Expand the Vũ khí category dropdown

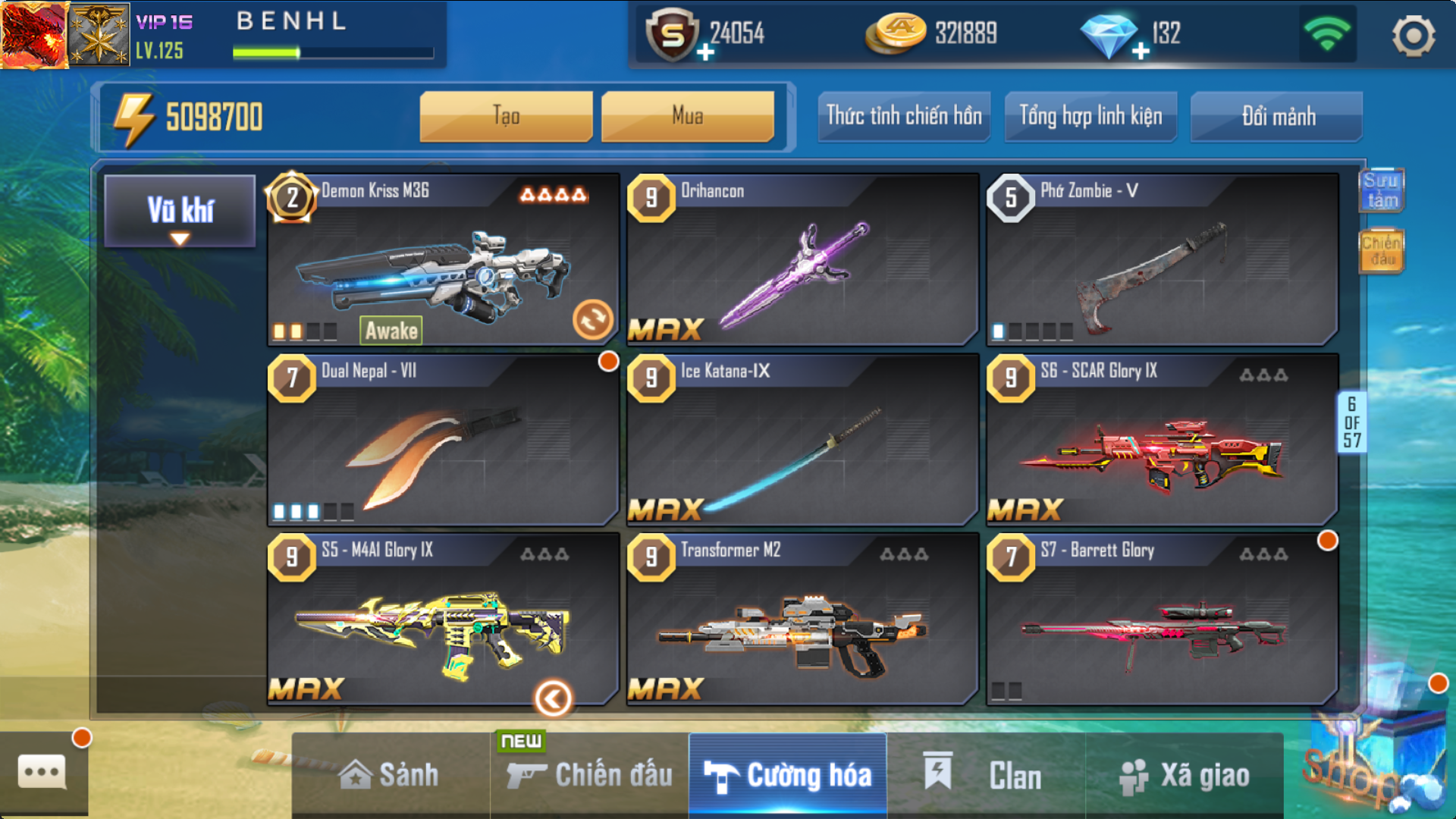click(x=180, y=212)
